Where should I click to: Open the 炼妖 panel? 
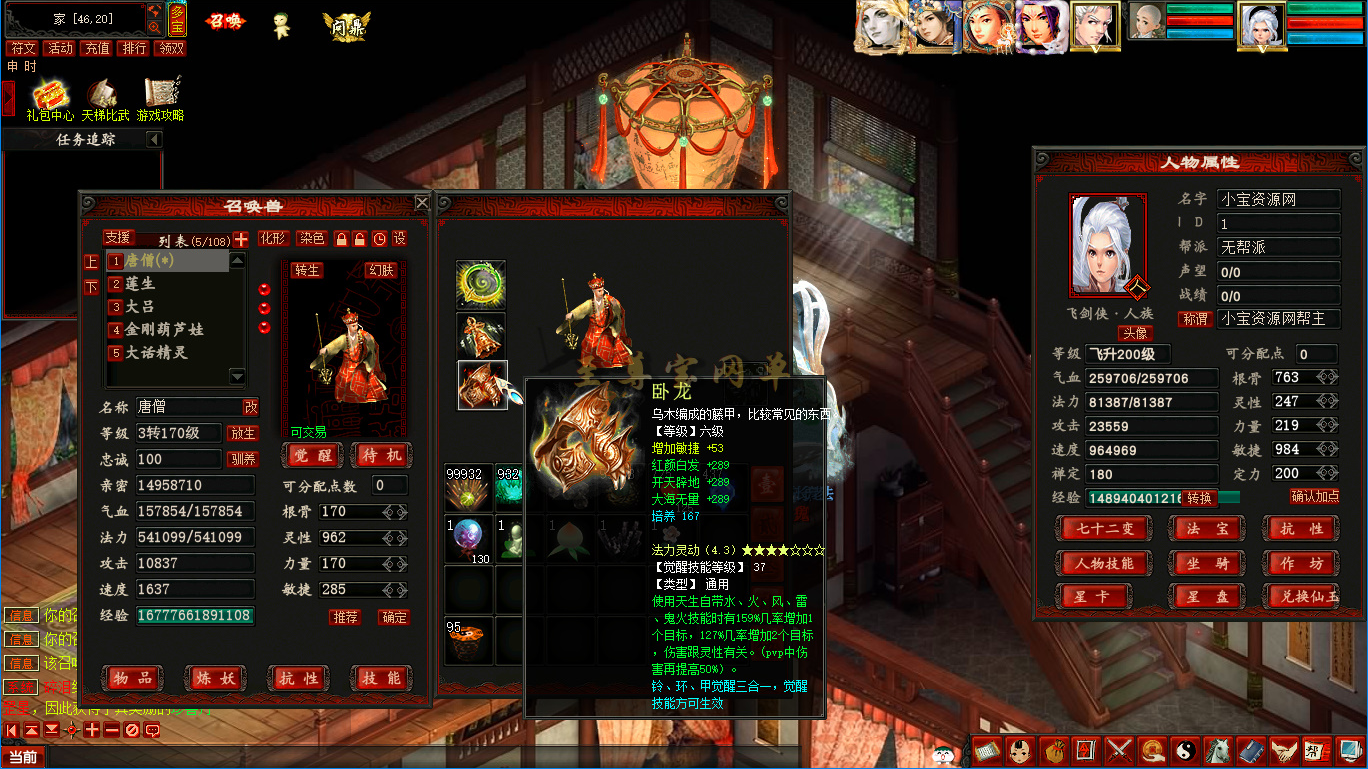pos(215,679)
